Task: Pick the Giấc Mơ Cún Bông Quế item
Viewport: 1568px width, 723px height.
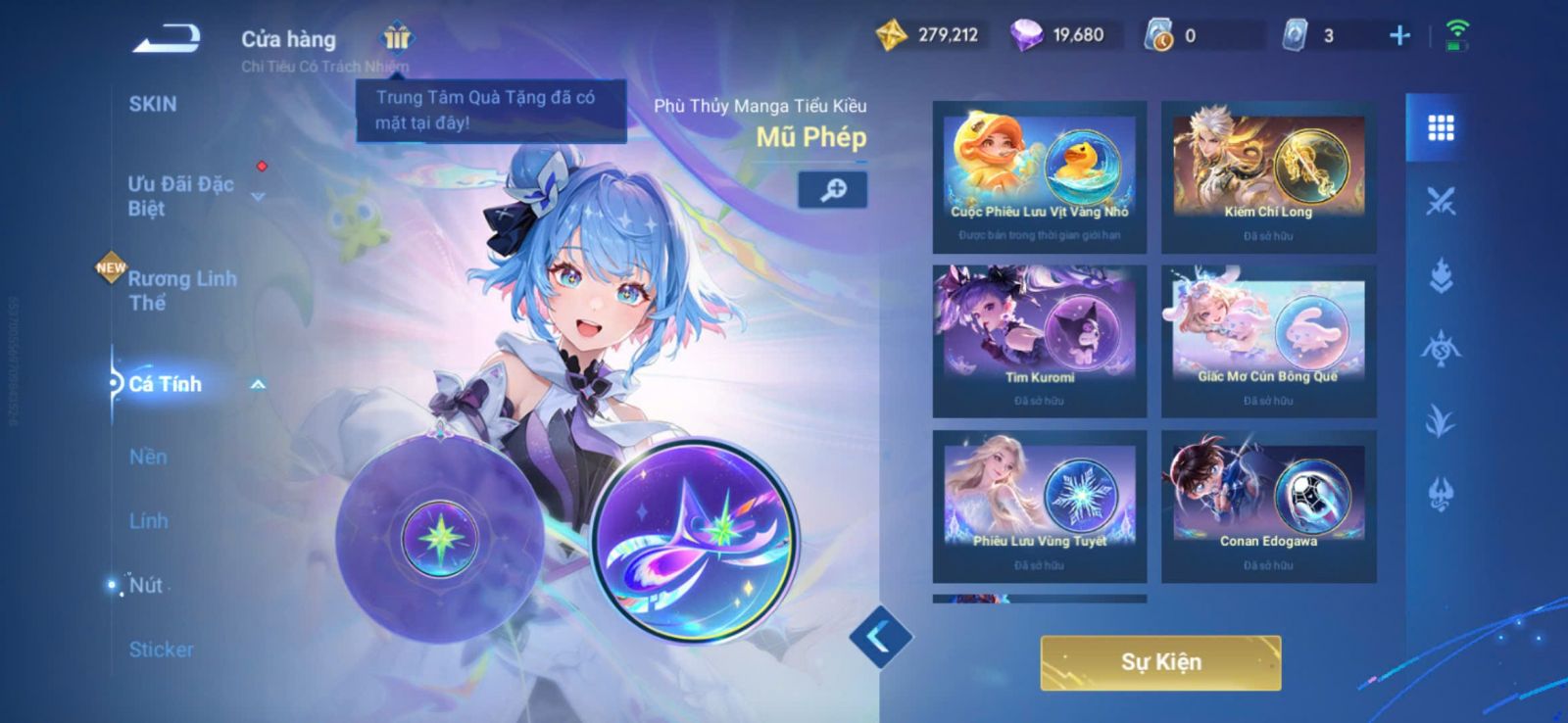Action: 1268,341
